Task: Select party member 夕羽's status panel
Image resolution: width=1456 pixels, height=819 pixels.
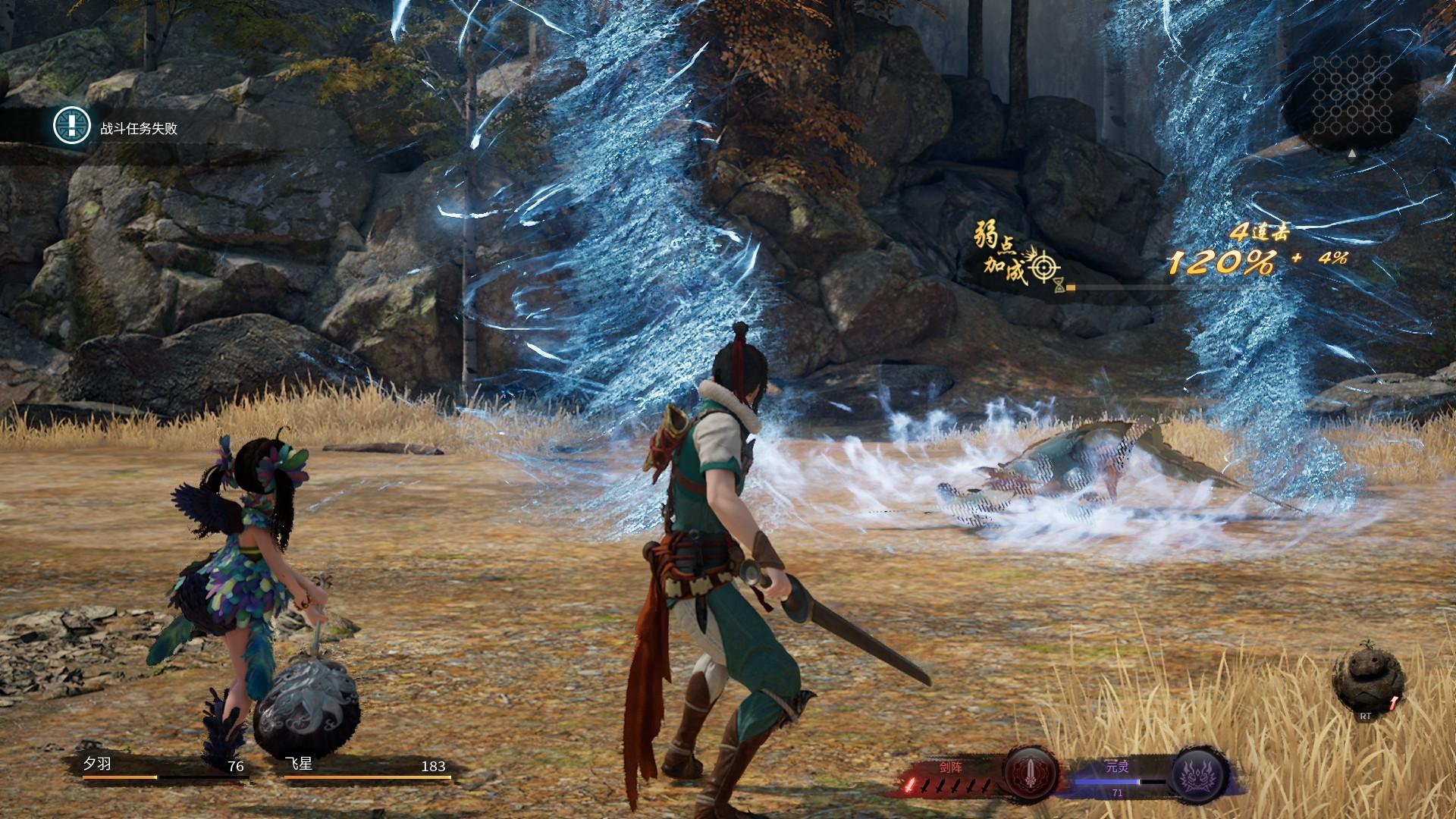Action: tap(164, 767)
